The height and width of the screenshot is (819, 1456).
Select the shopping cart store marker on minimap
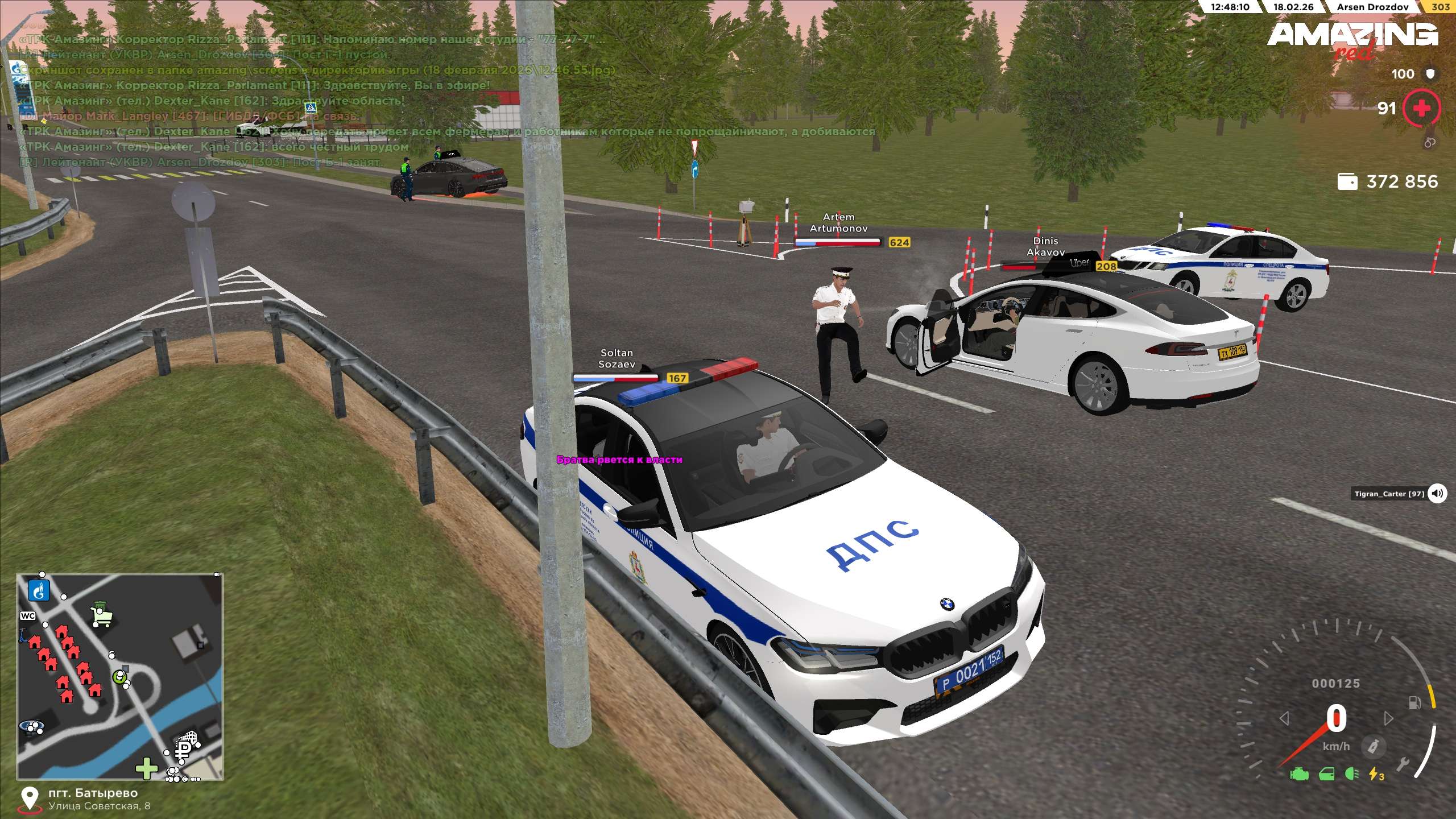[x=102, y=615]
